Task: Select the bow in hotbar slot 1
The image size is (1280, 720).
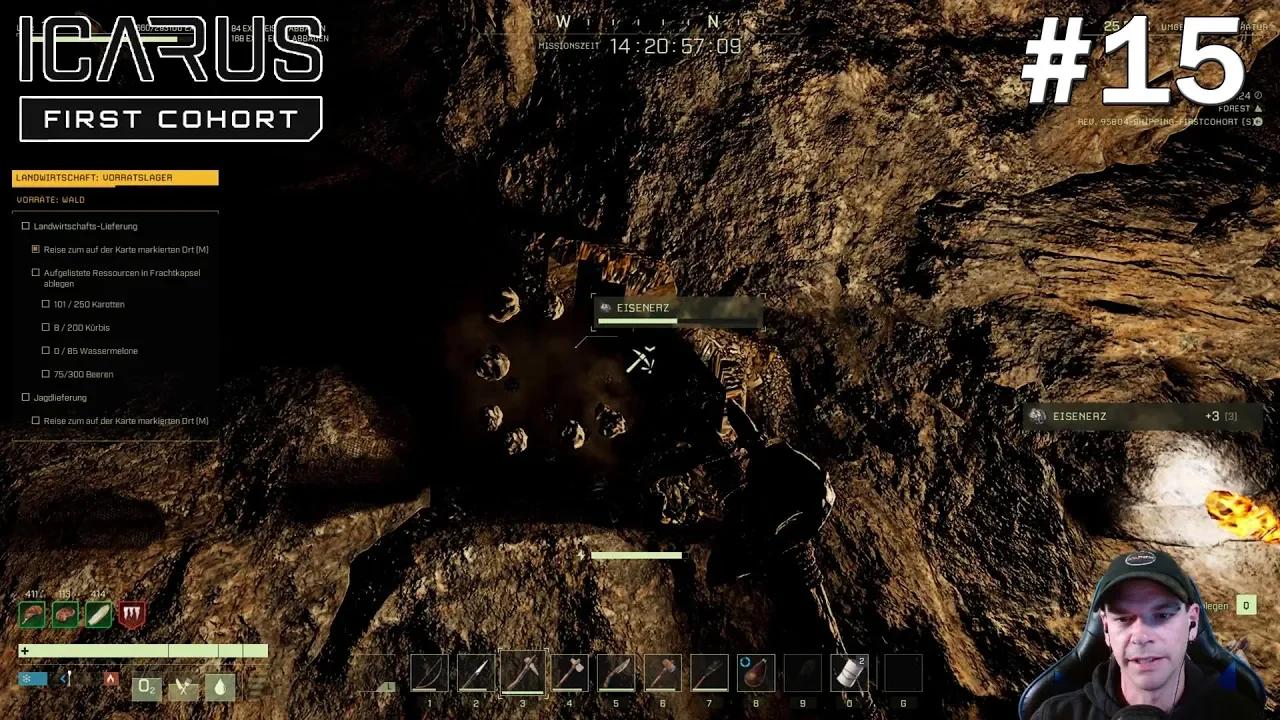Action: coord(429,672)
